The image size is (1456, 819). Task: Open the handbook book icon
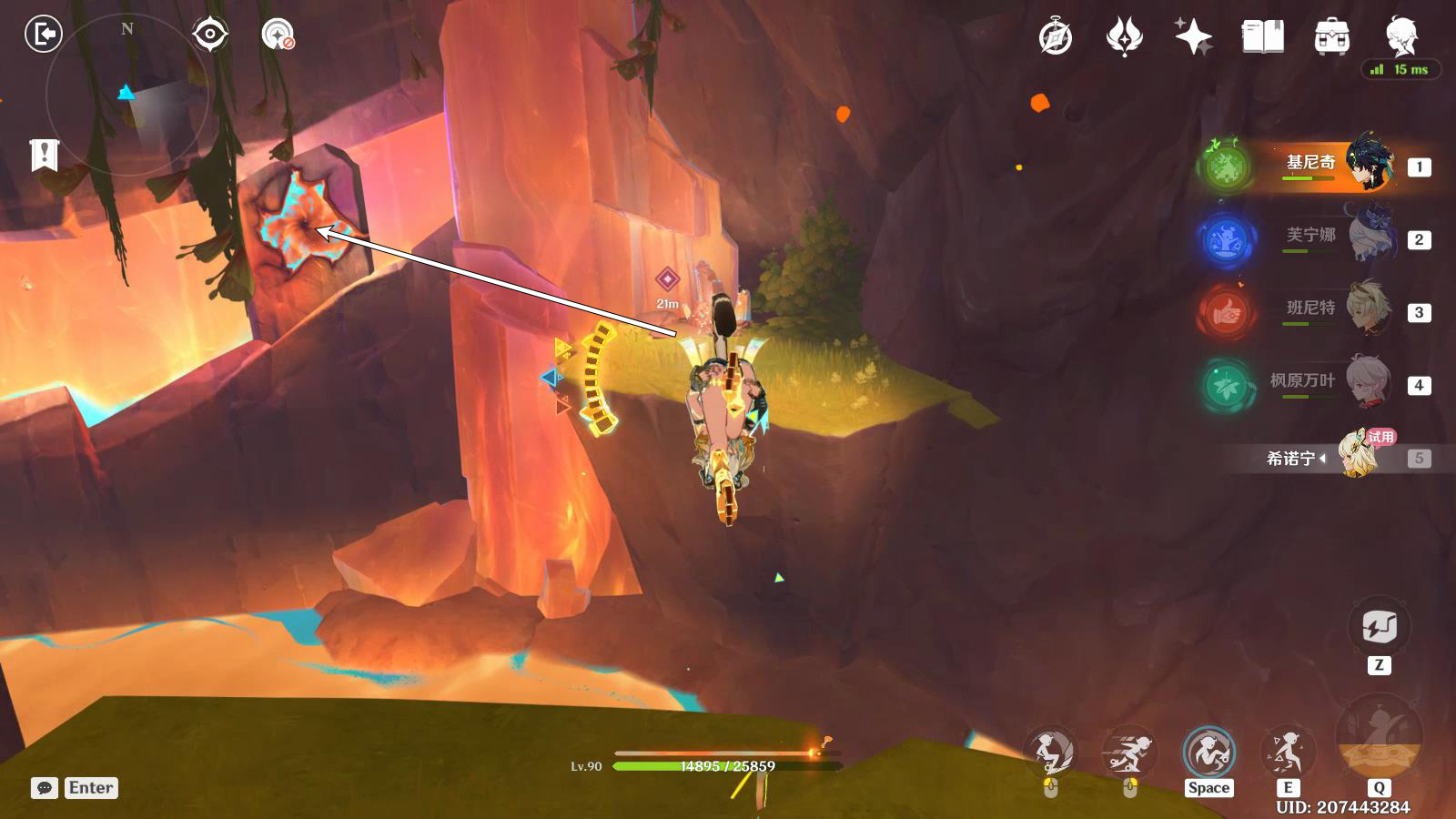click(x=1262, y=37)
